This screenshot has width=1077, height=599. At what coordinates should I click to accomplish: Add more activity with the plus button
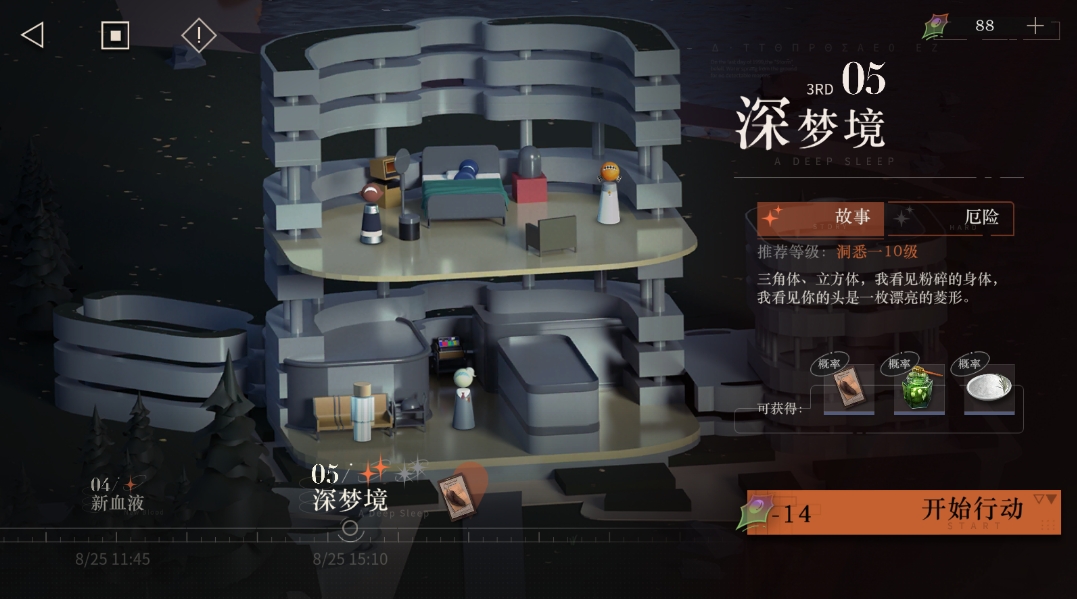click(1035, 26)
